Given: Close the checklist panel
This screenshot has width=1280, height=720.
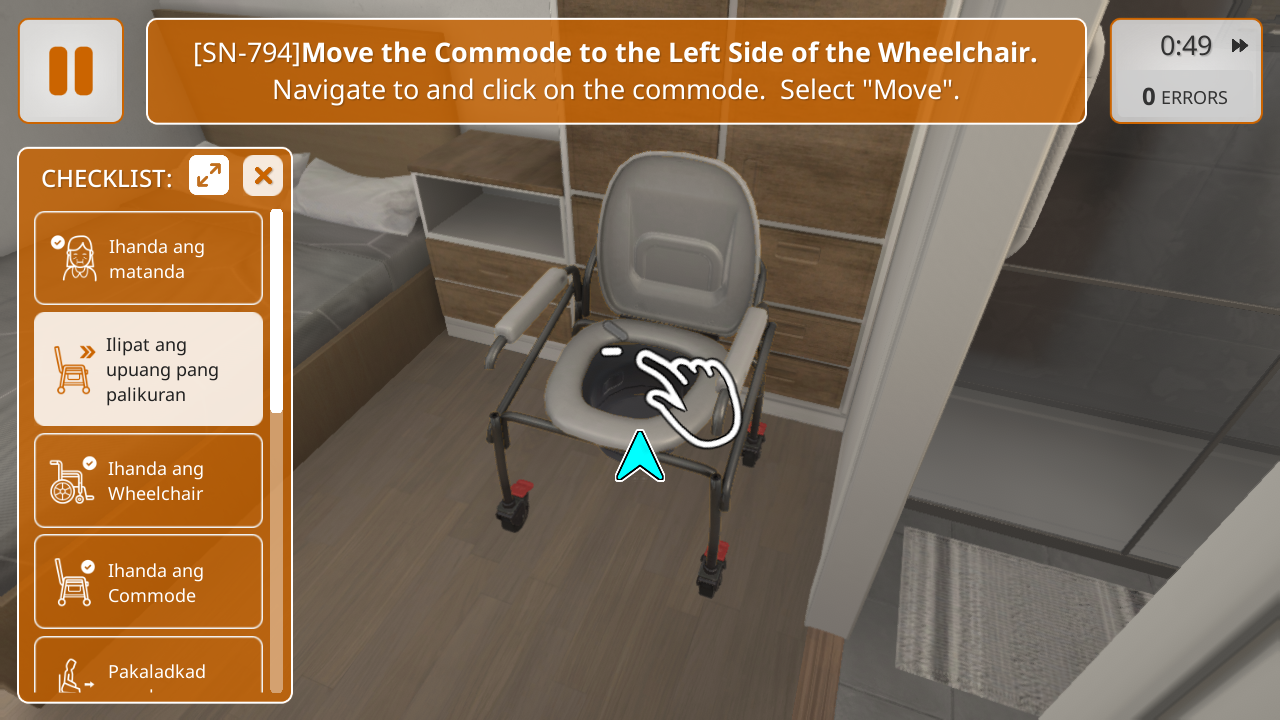Looking at the screenshot, I should tap(263, 176).
